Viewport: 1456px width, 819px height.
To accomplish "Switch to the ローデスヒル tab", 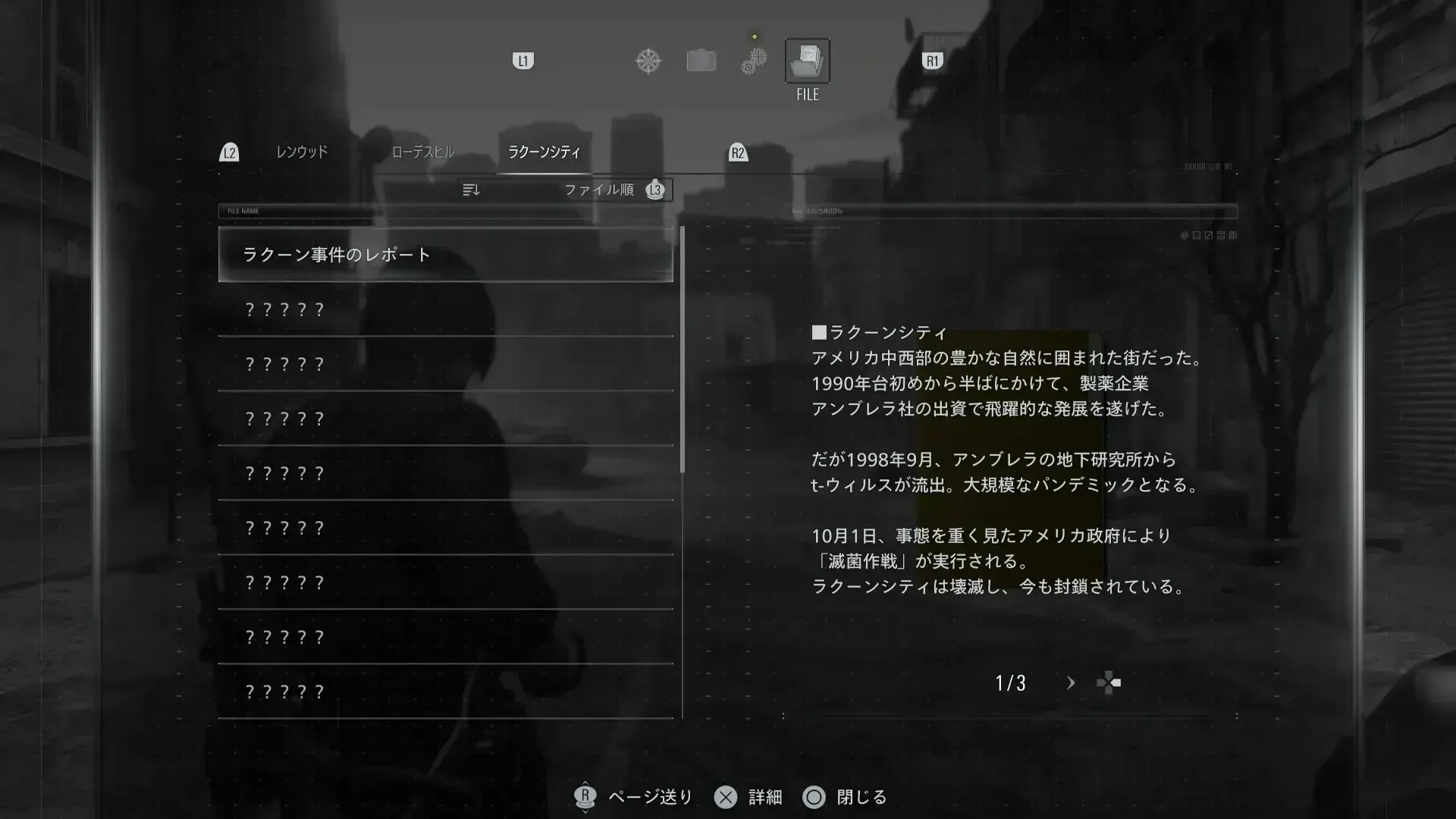I will pyautogui.click(x=422, y=152).
